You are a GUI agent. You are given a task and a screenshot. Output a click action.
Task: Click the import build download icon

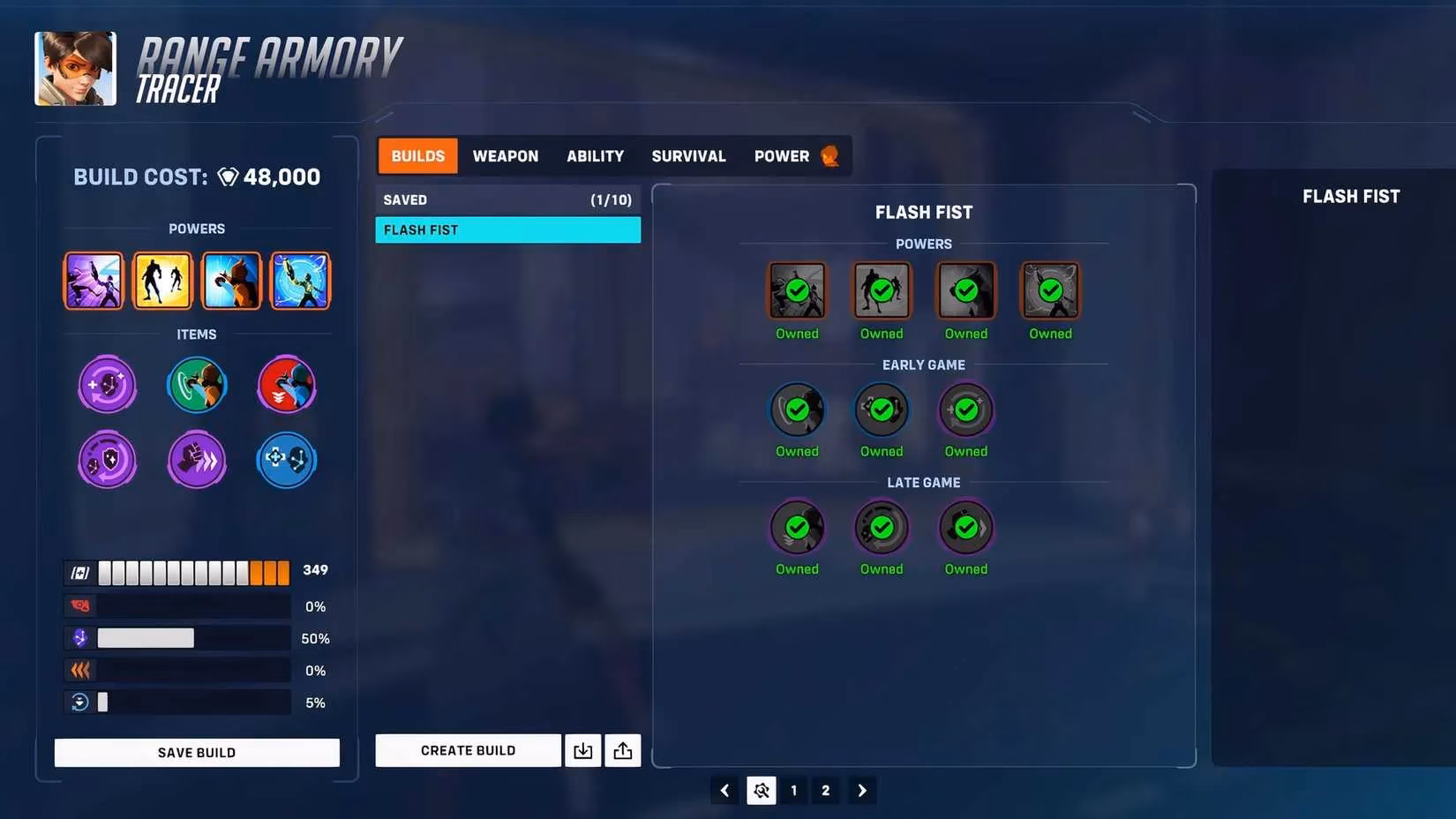582,751
